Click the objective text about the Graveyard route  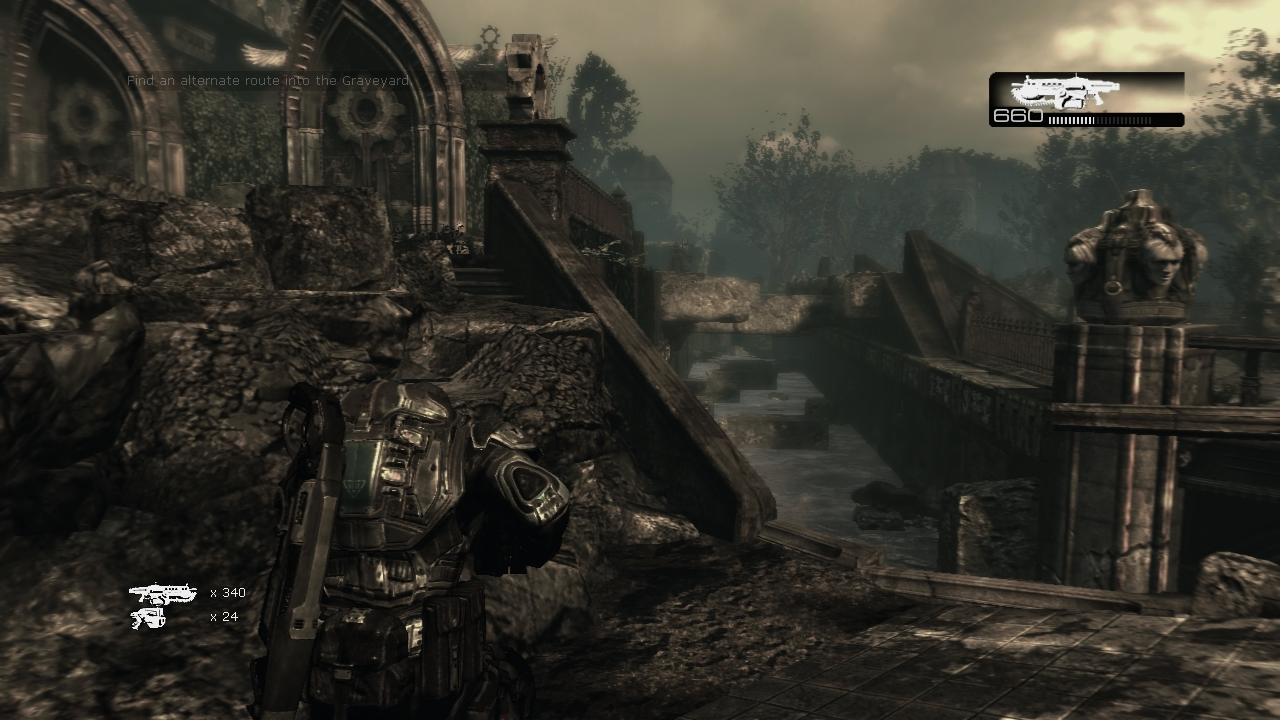[268, 80]
